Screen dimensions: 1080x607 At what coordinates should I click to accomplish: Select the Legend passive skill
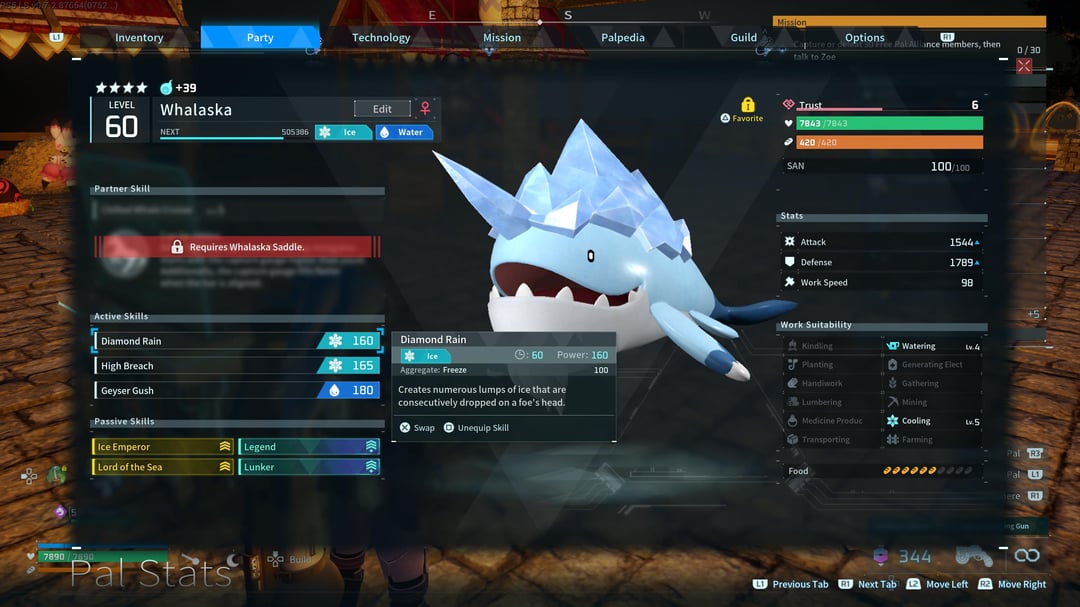coord(308,447)
